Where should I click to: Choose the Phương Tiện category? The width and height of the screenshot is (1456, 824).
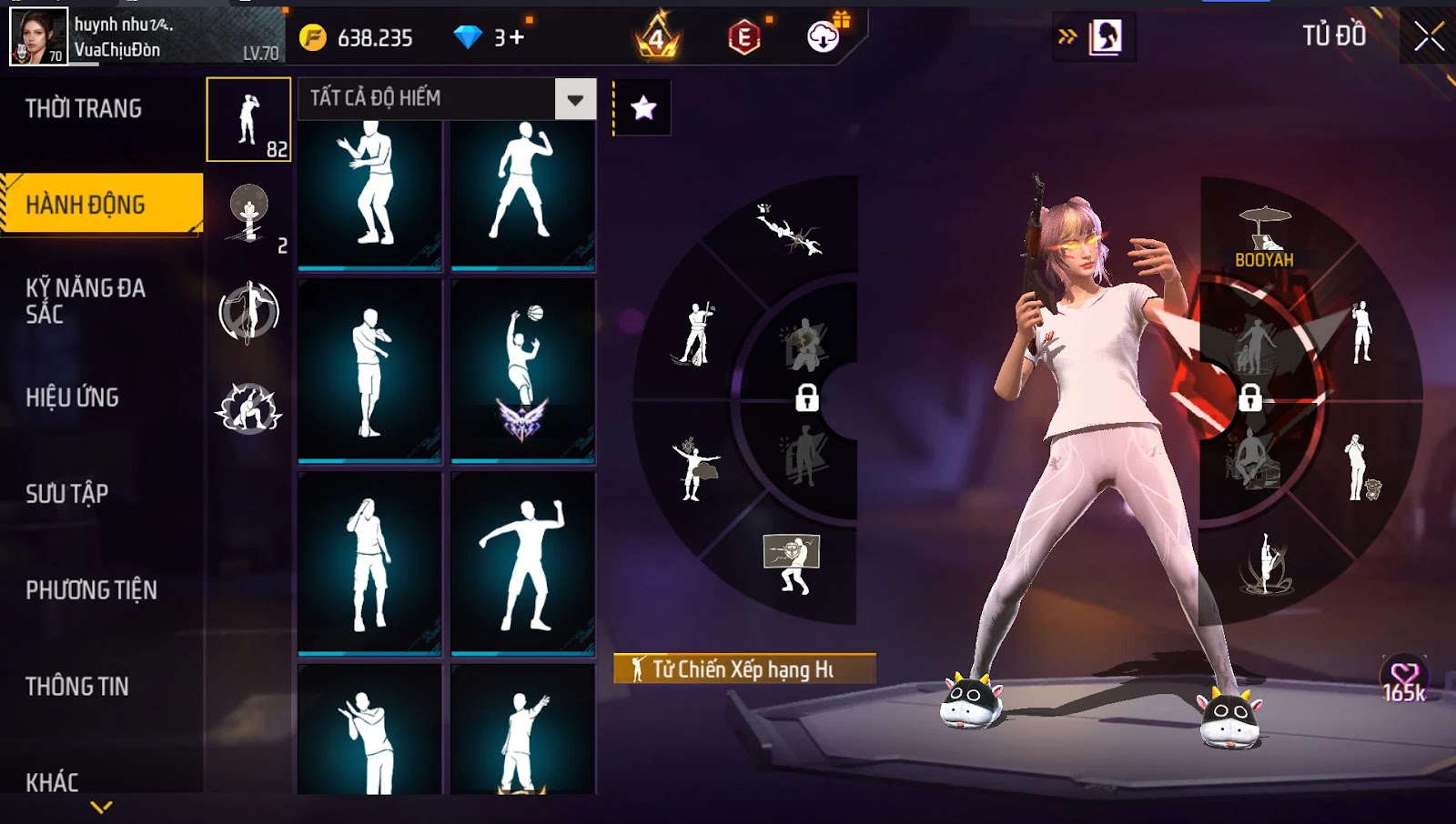pyautogui.click(x=91, y=590)
